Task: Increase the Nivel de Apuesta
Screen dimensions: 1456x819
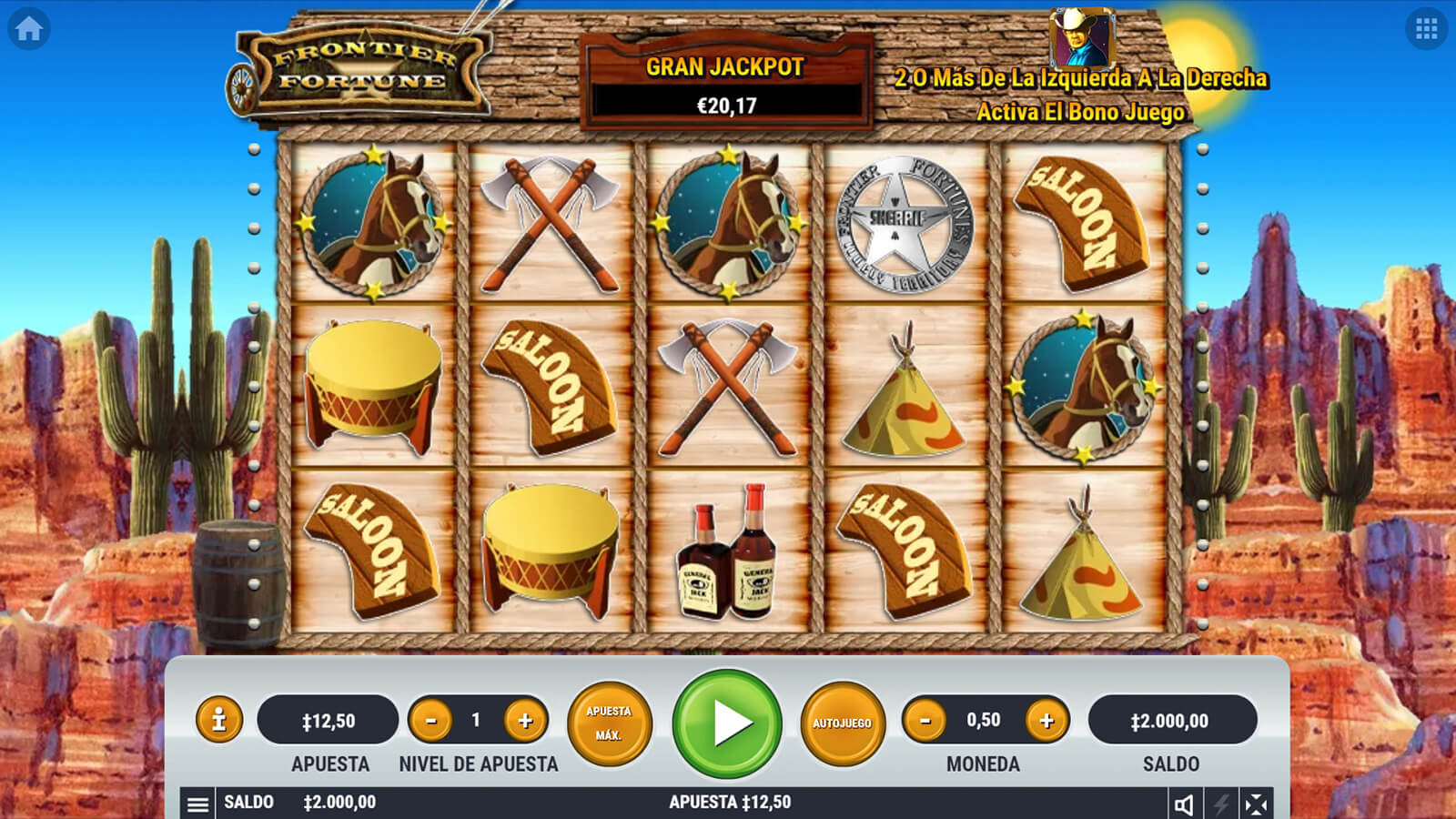Action: click(x=525, y=721)
